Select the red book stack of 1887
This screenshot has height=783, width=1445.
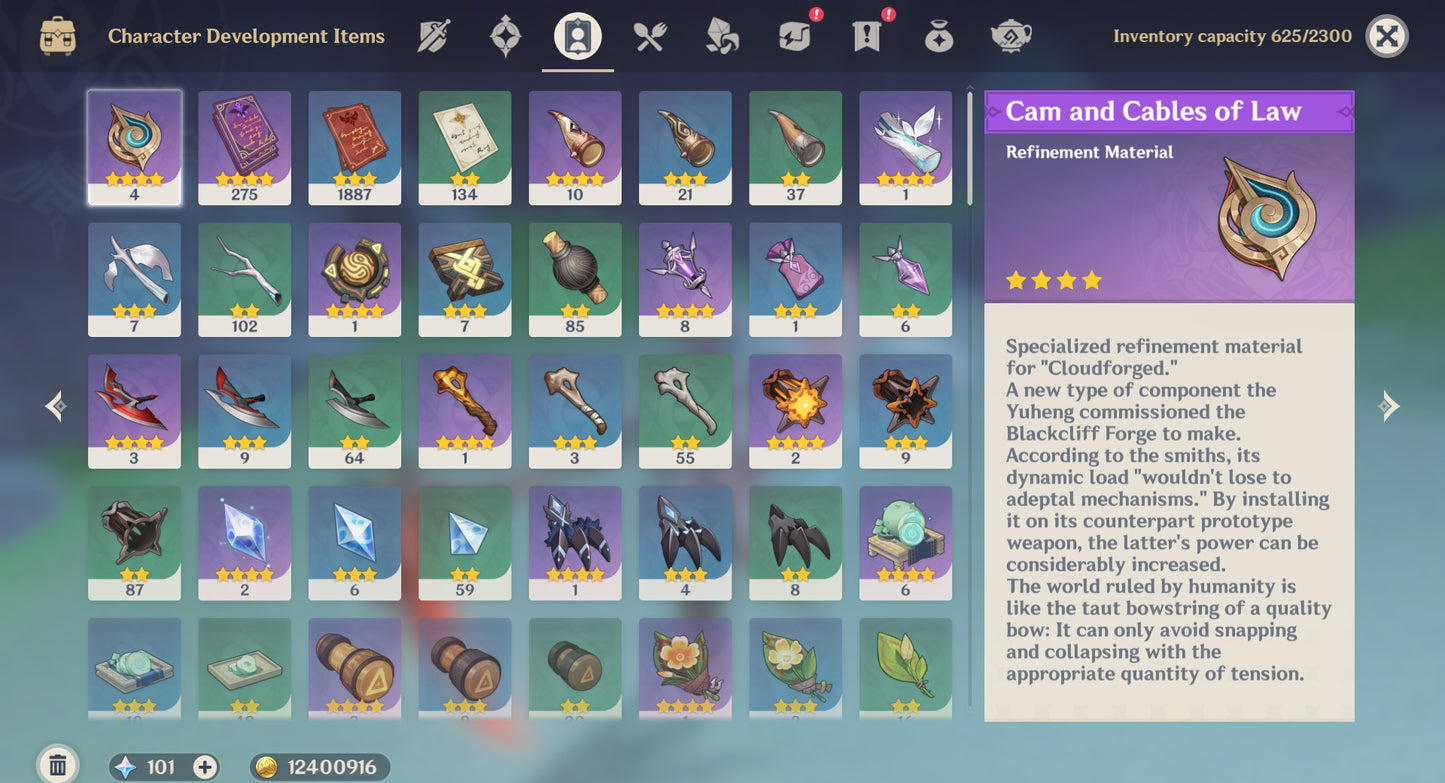(x=354, y=147)
